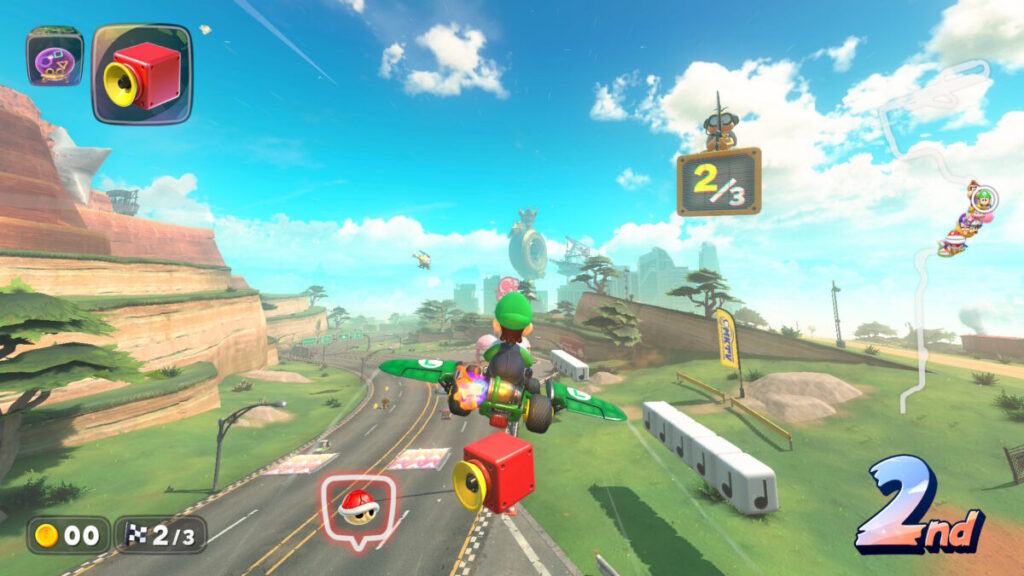Screen dimensions: 1024x576
Task: Click Luigi's racer marker on the minimap
Action: pos(983,197)
